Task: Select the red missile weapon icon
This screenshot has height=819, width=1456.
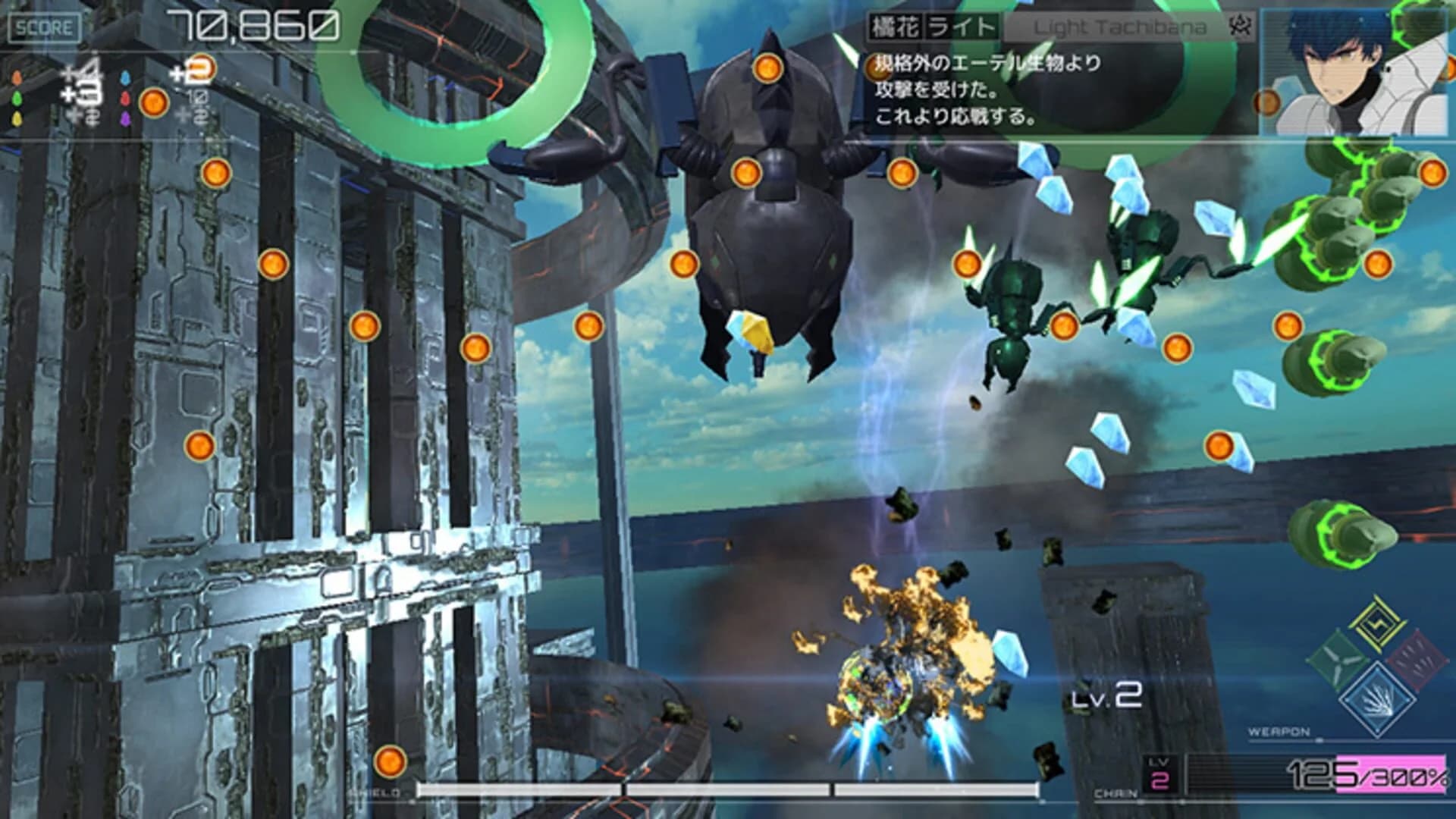Action: pos(1417,660)
